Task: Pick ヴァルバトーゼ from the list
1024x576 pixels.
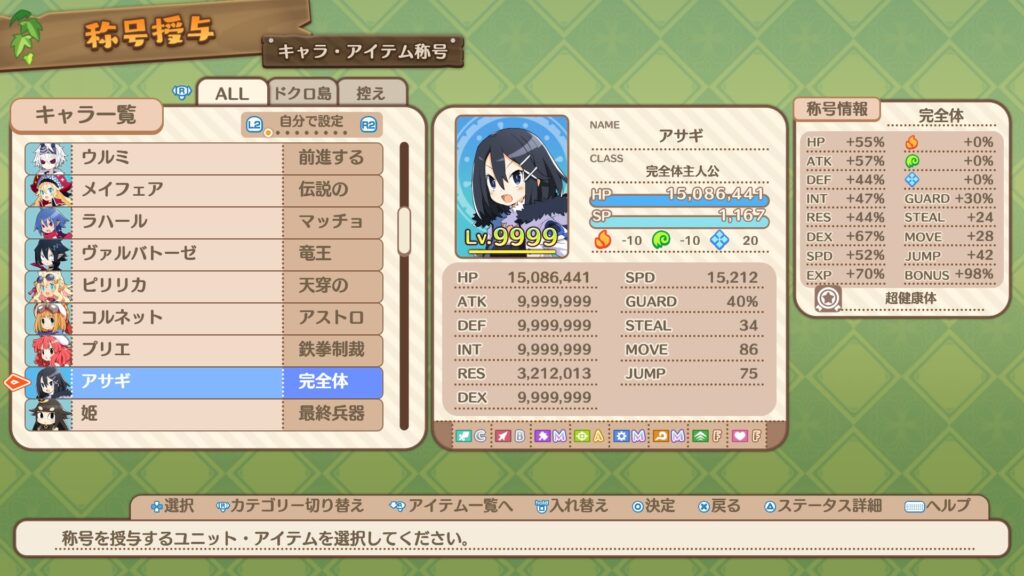Action: point(204,253)
